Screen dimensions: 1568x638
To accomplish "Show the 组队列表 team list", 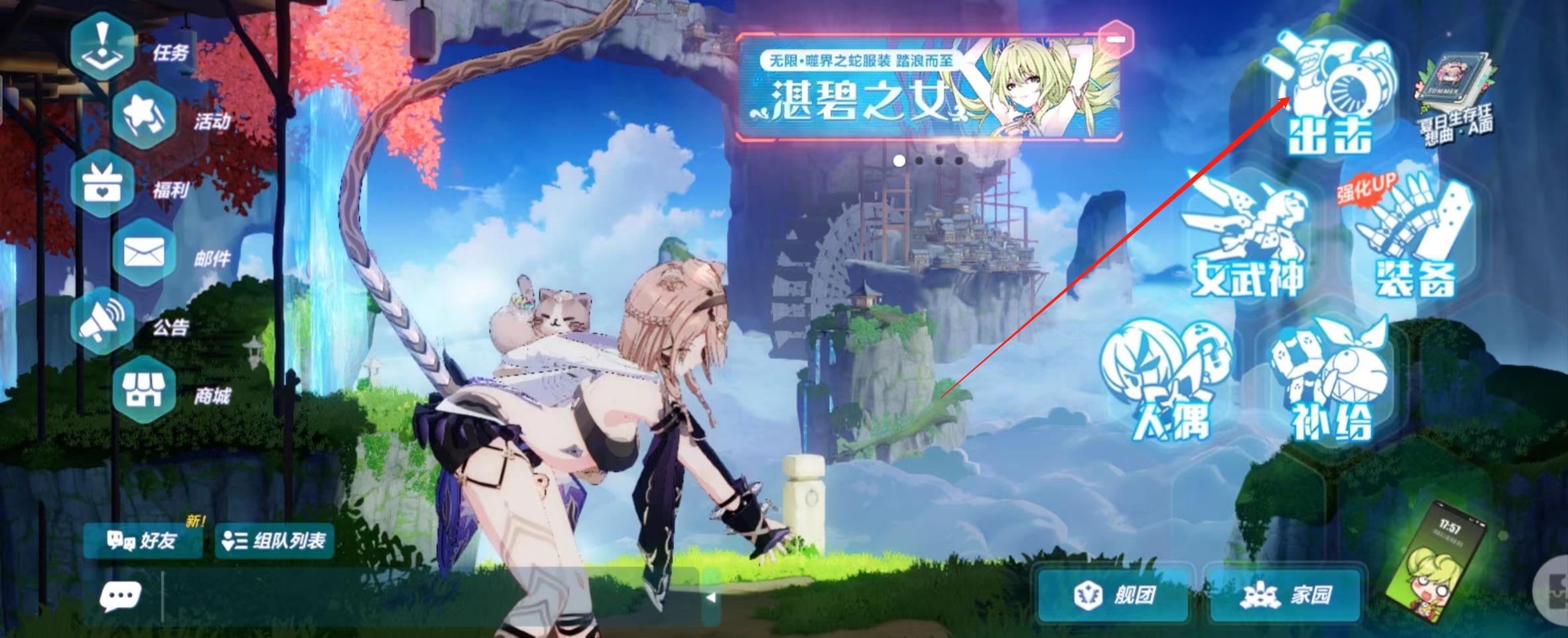I will click(275, 541).
